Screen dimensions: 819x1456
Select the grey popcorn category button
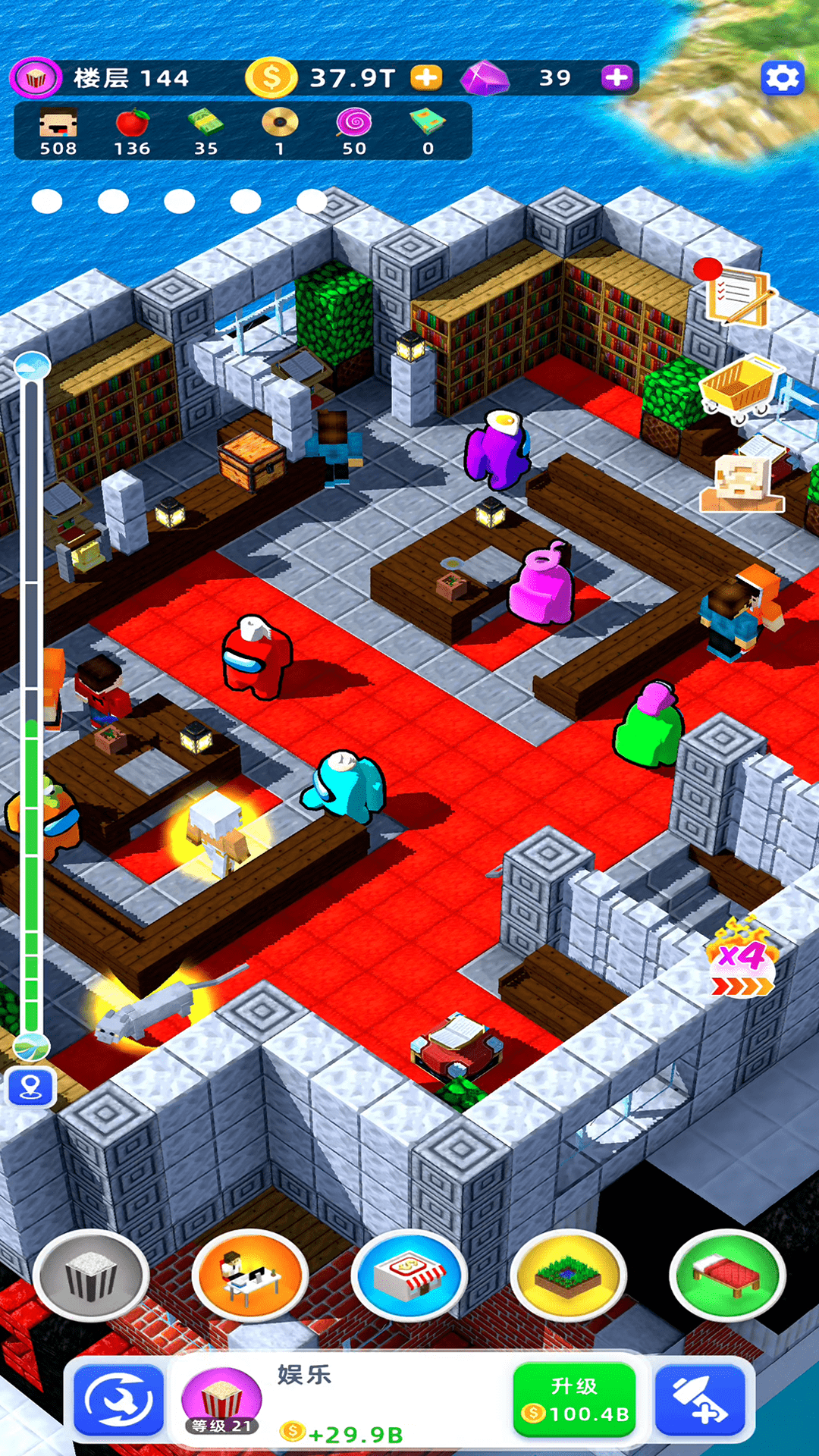[x=91, y=1276]
